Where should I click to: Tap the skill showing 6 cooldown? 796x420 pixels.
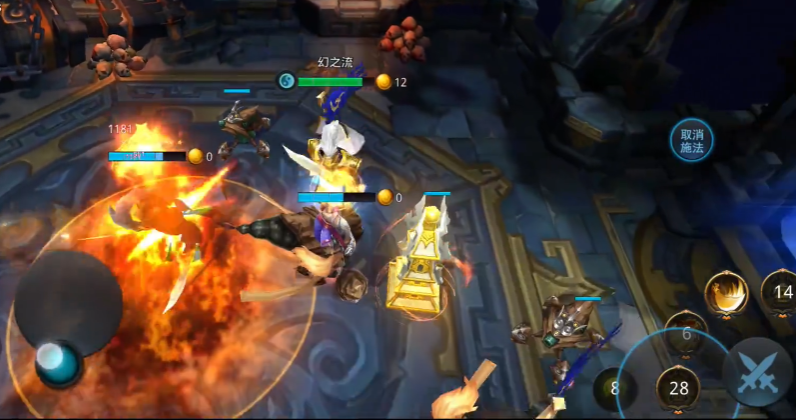tap(687, 333)
